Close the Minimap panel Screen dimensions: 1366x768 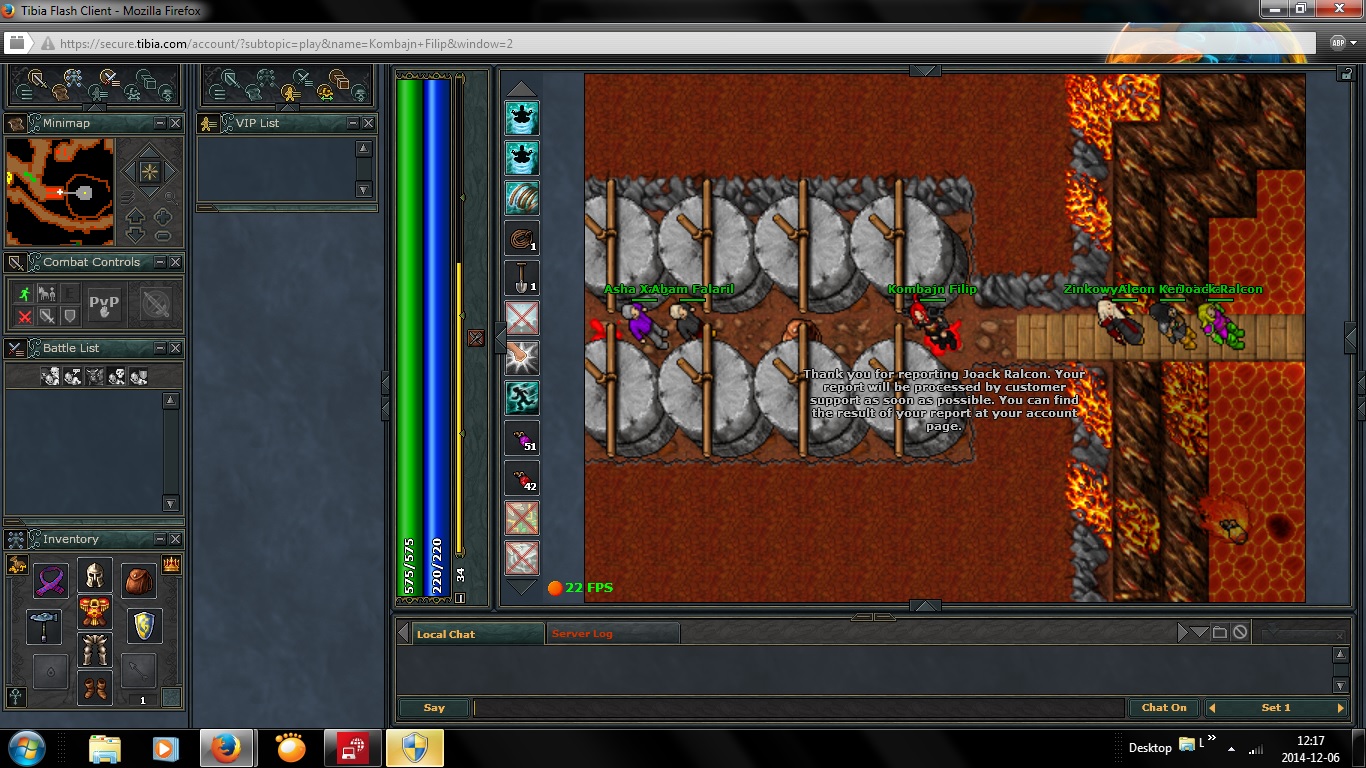tap(175, 123)
